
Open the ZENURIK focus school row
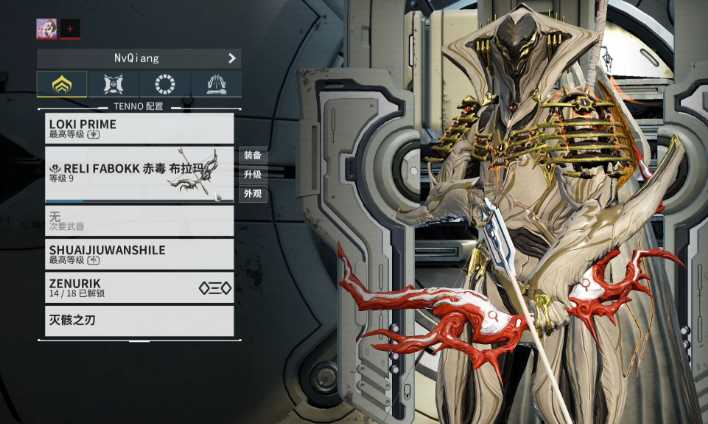[x=139, y=287]
